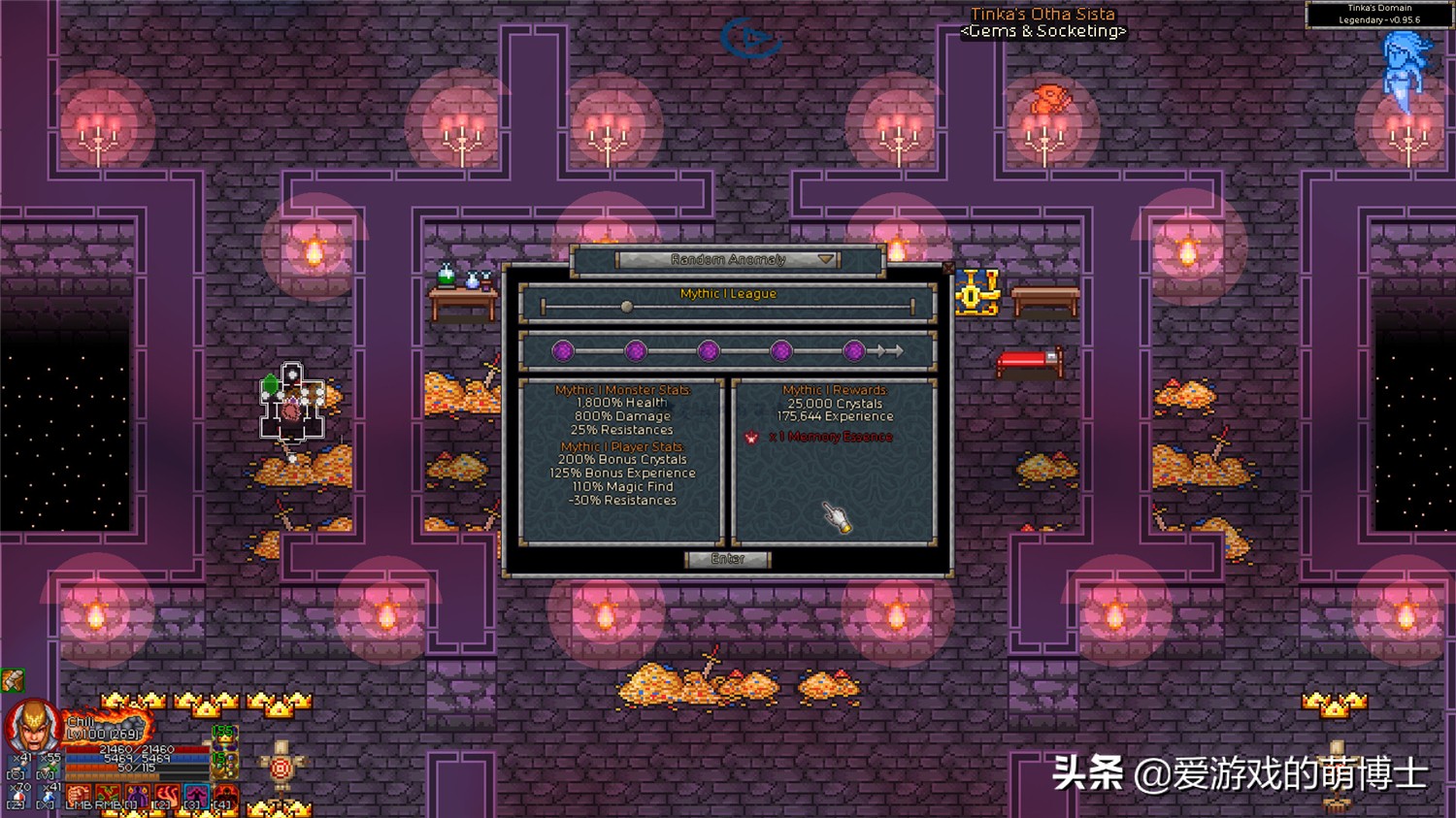Activate the green-symbol red skill on RMB
Viewport: 1456px width, 818px height.
coord(108,797)
